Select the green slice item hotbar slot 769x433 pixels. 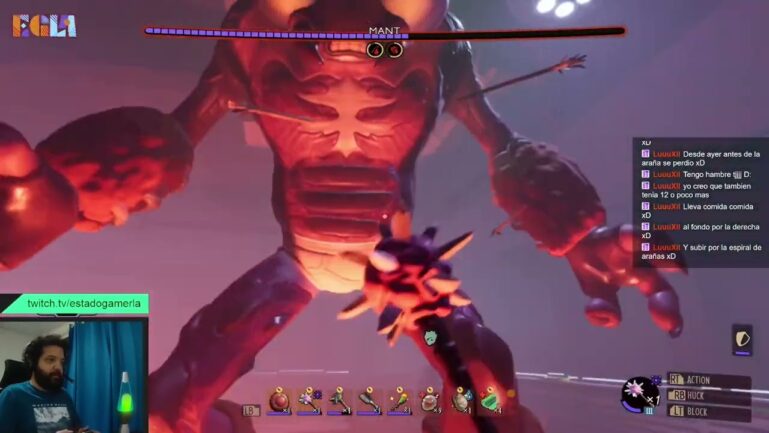coord(491,400)
